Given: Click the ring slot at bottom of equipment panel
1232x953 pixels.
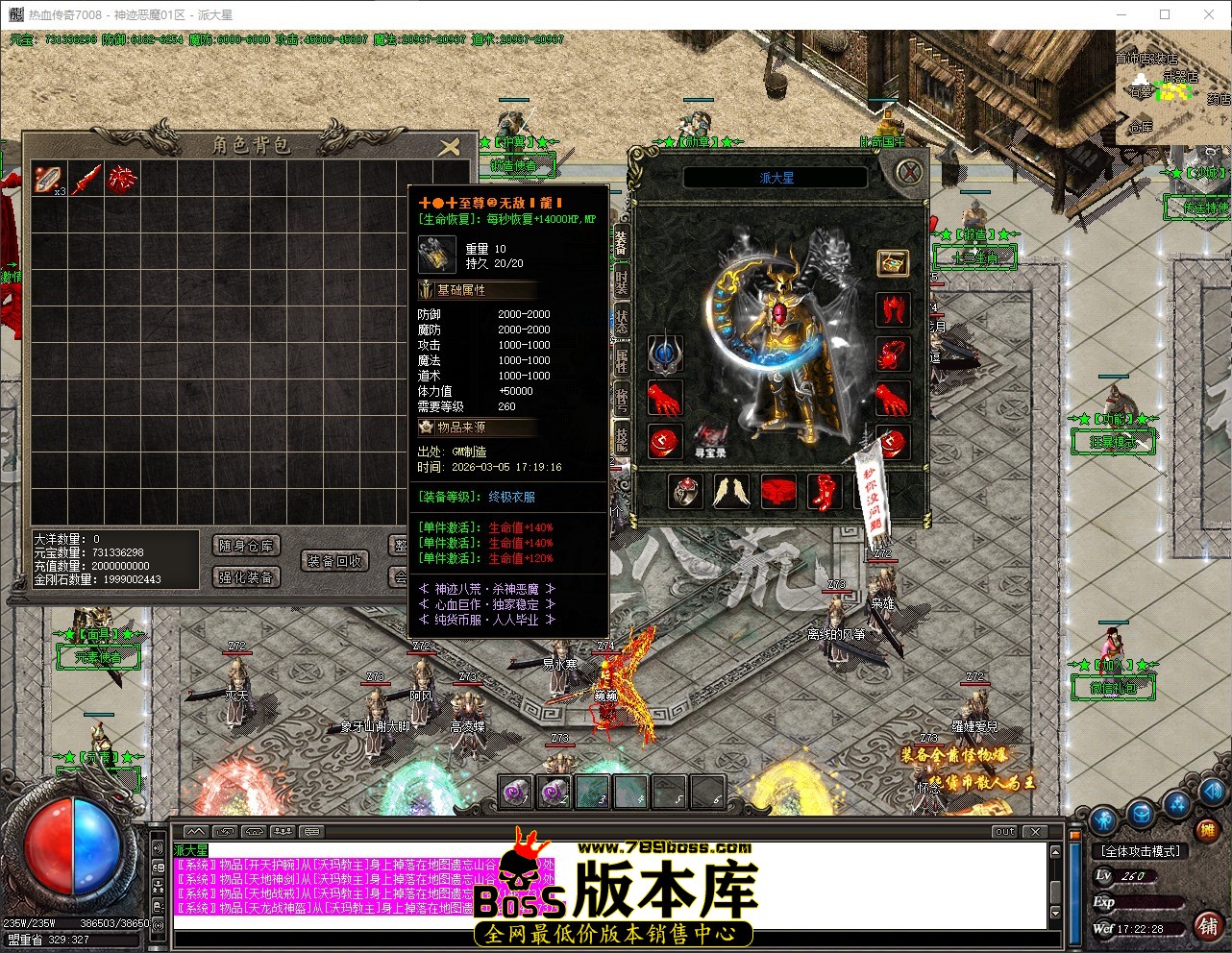Looking at the screenshot, I should point(686,490).
